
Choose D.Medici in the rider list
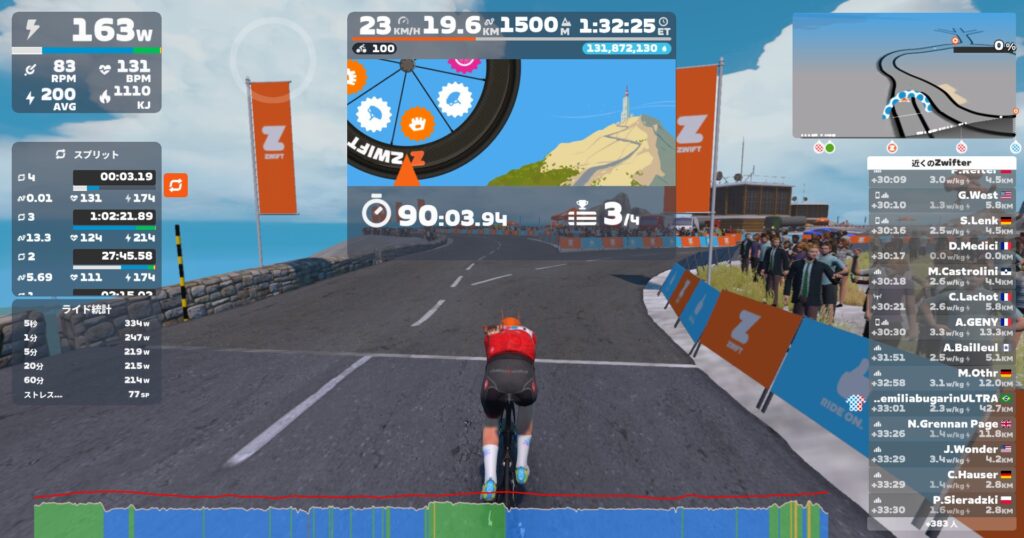[x=943, y=250]
